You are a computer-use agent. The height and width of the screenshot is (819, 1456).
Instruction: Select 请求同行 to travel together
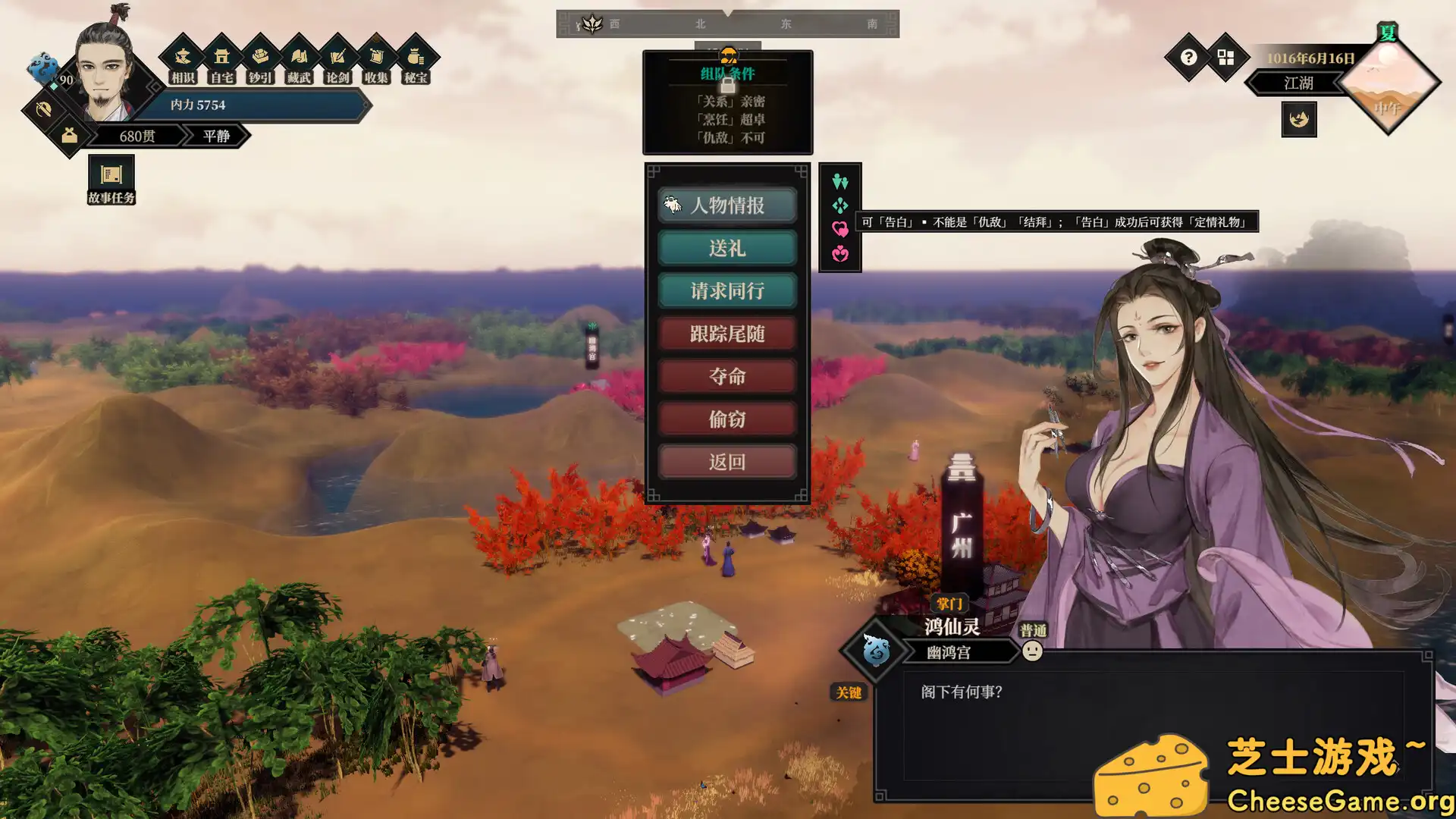coord(726,290)
